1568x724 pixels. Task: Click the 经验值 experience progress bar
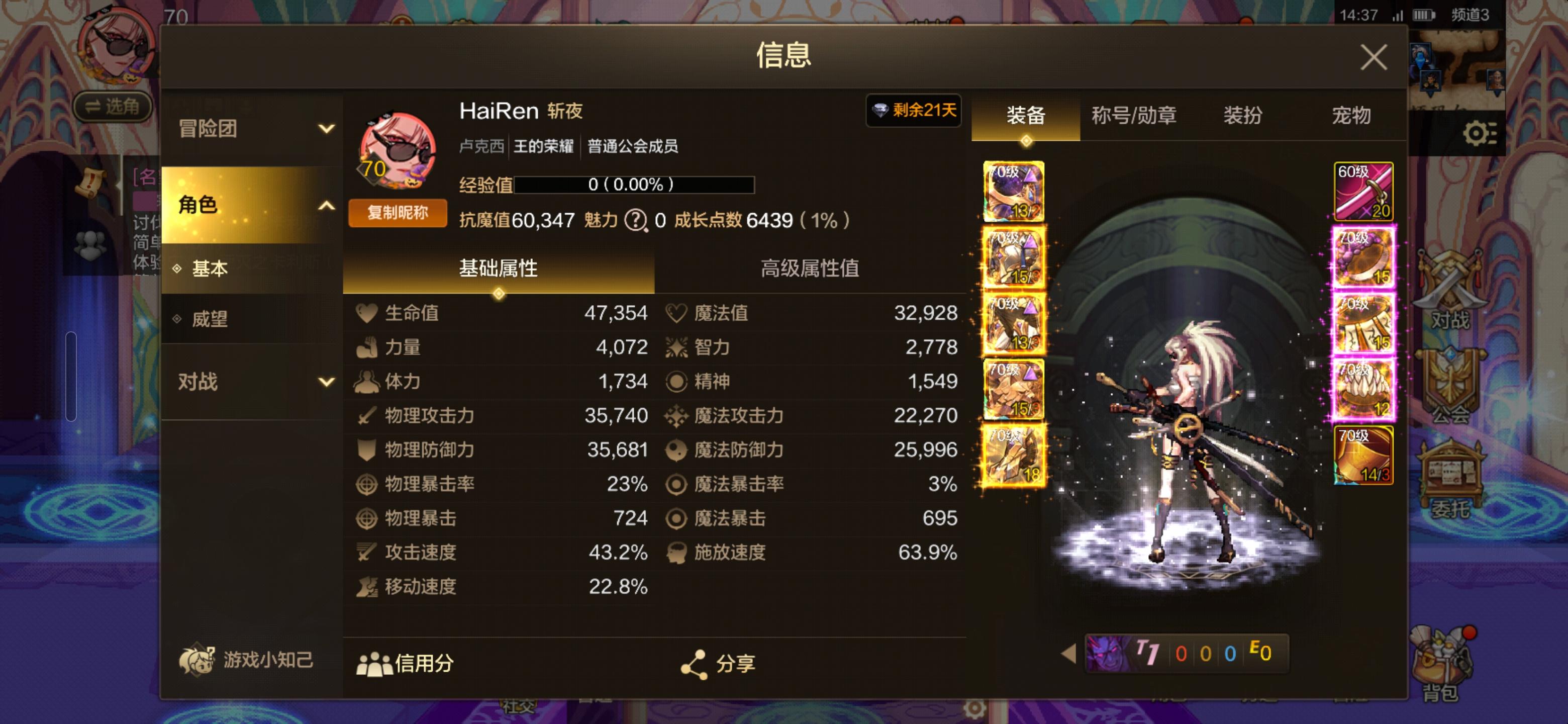pyautogui.click(x=633, y=187)
